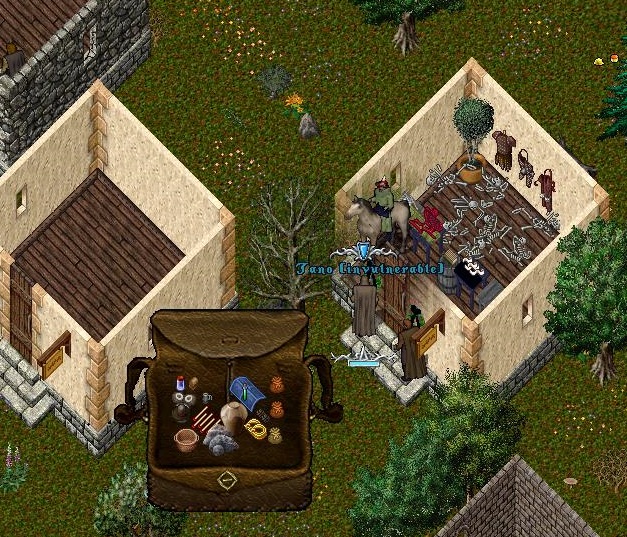This screenshot has width=627, height=537.
Task: Pick the small pewter mug
Action: tap(209, 398)
